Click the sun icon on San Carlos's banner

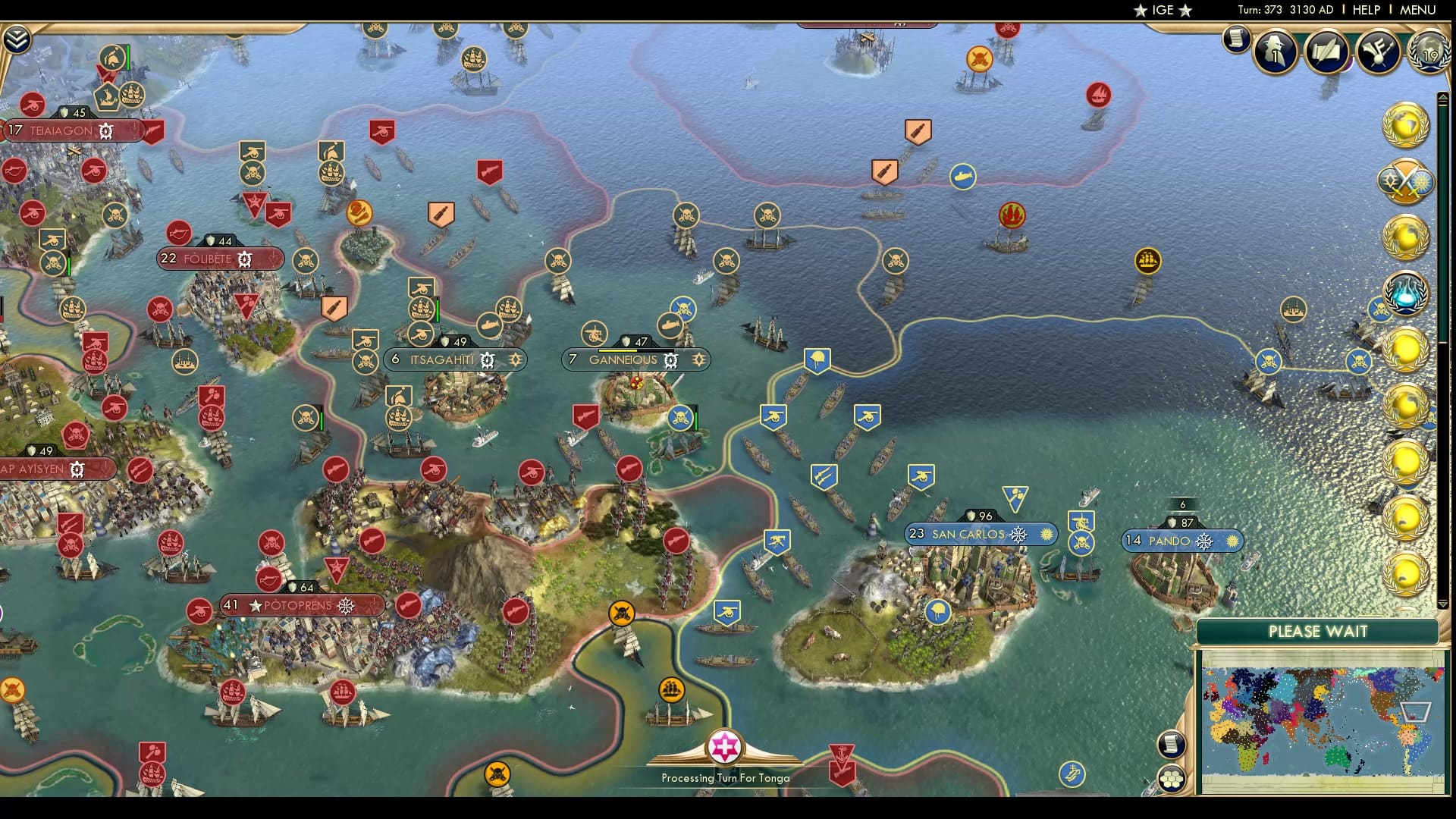click(1046, 534)
